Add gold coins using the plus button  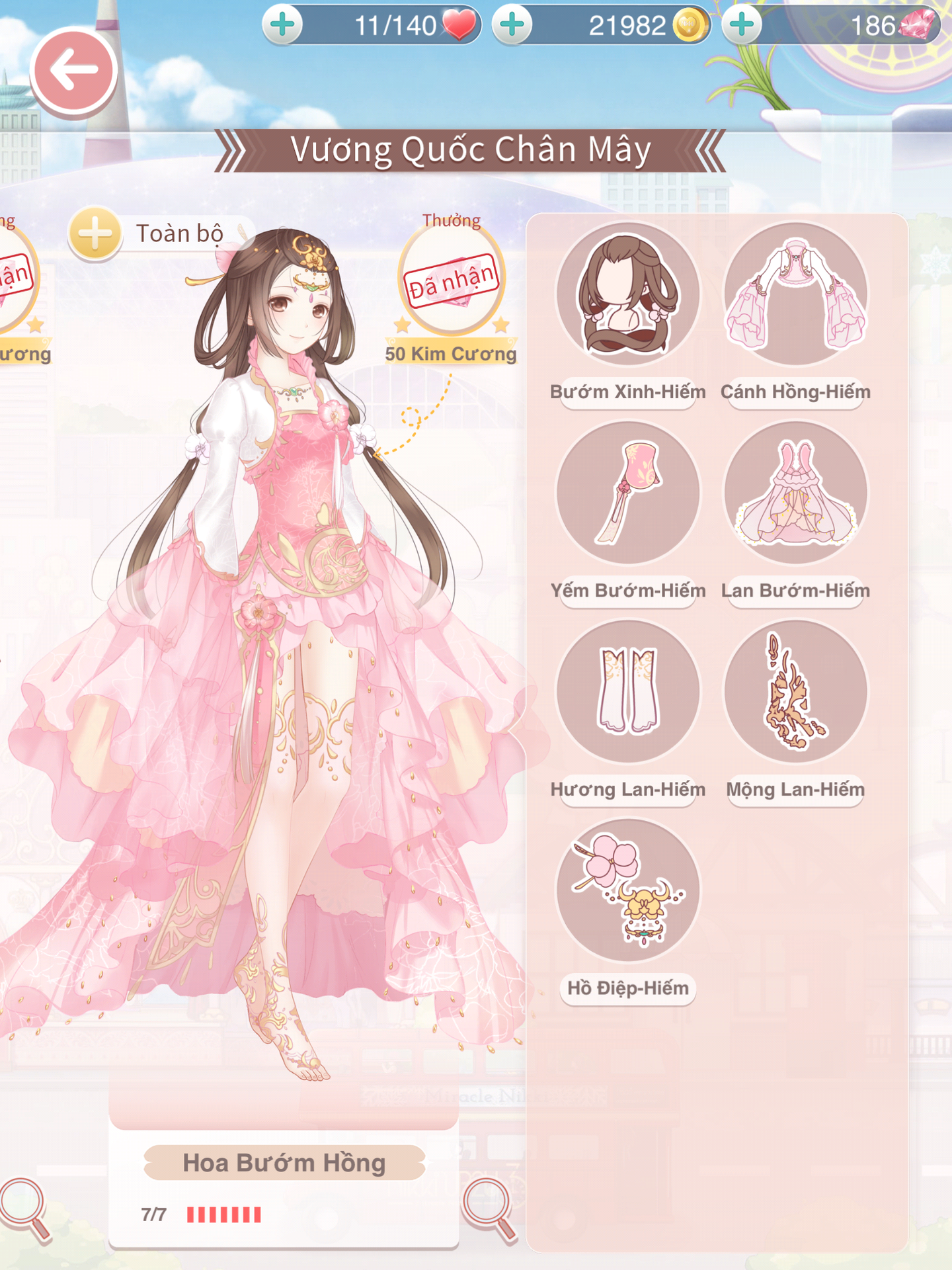512,25
